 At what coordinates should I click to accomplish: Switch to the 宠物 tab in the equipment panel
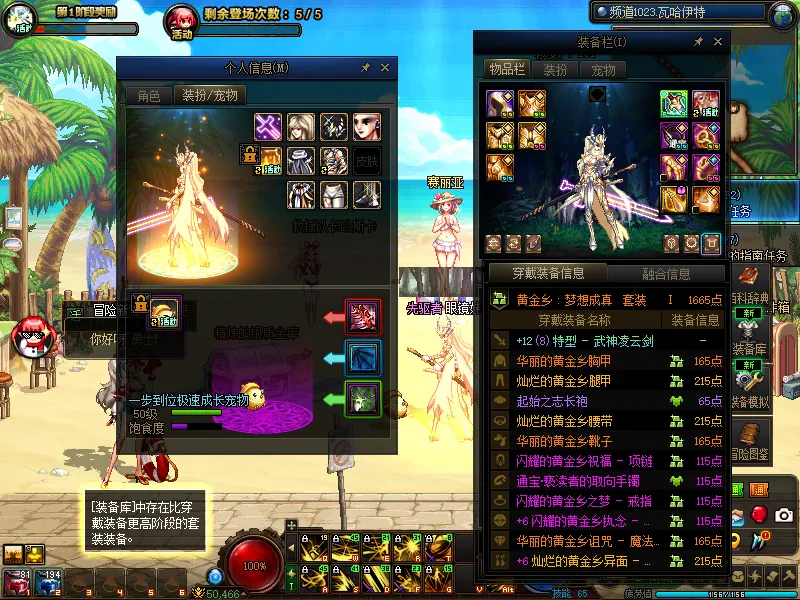pos(603,70)
